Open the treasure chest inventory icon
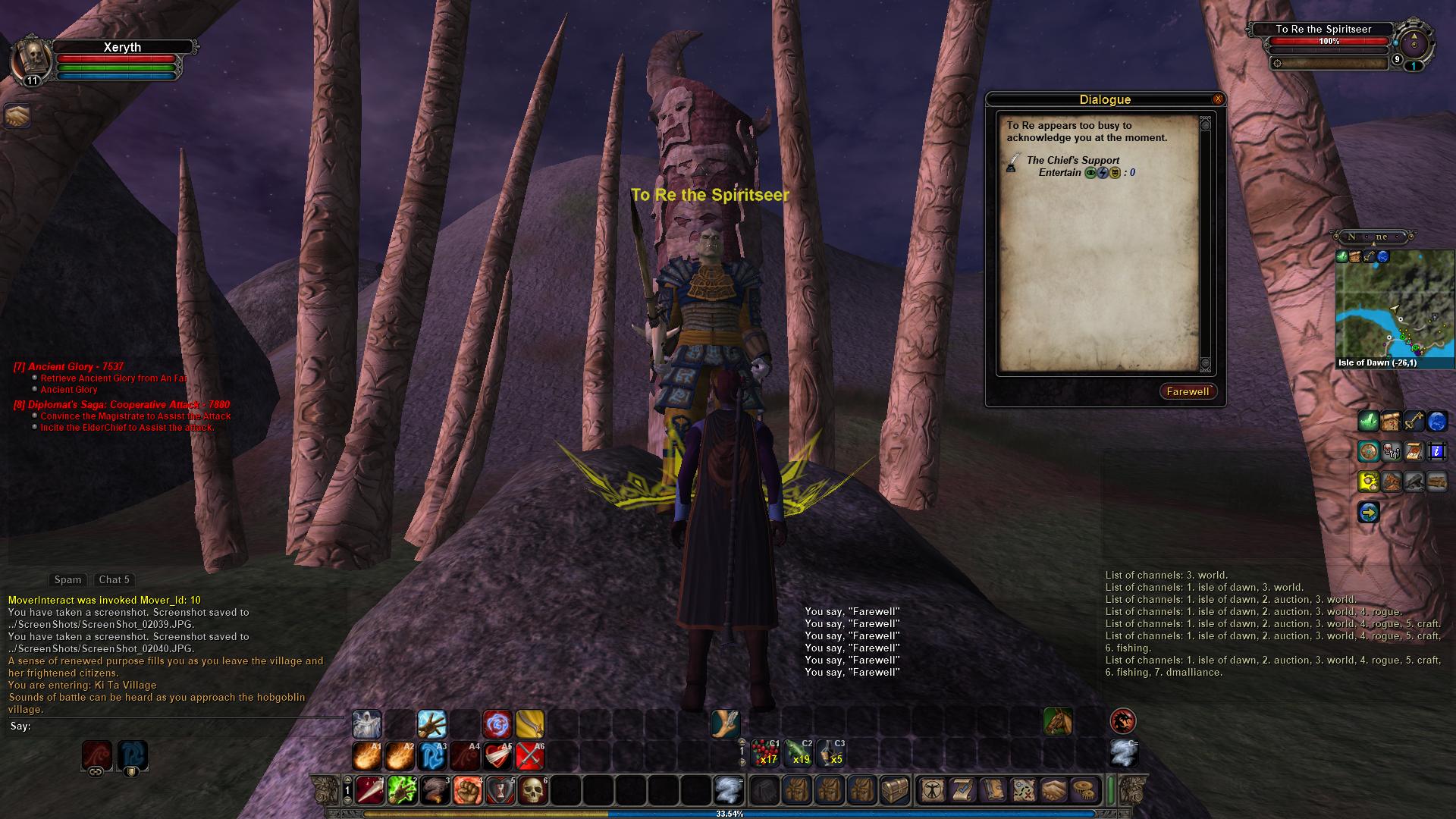 pos(894,790)
